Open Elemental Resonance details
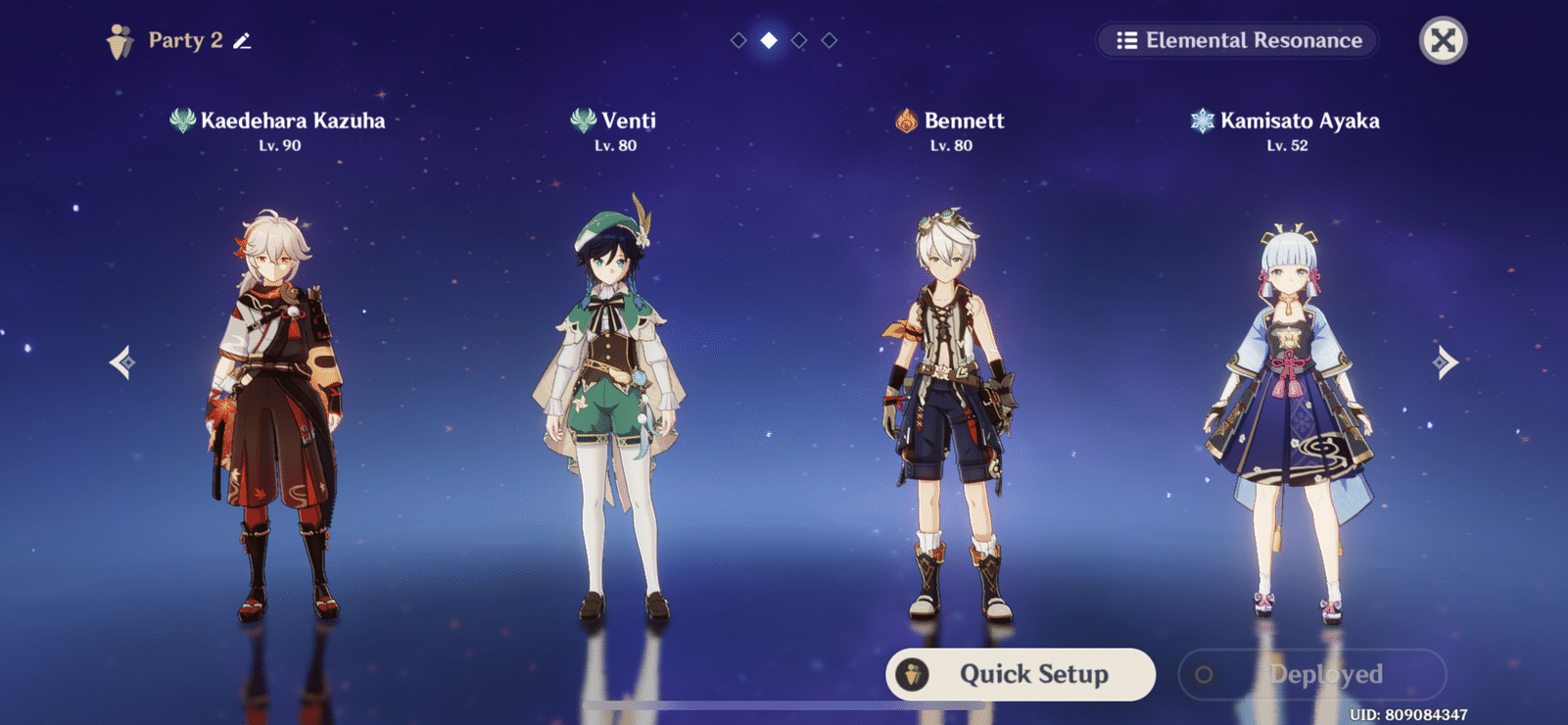The image size is (1568, 725). click(x=1236, y=40)
